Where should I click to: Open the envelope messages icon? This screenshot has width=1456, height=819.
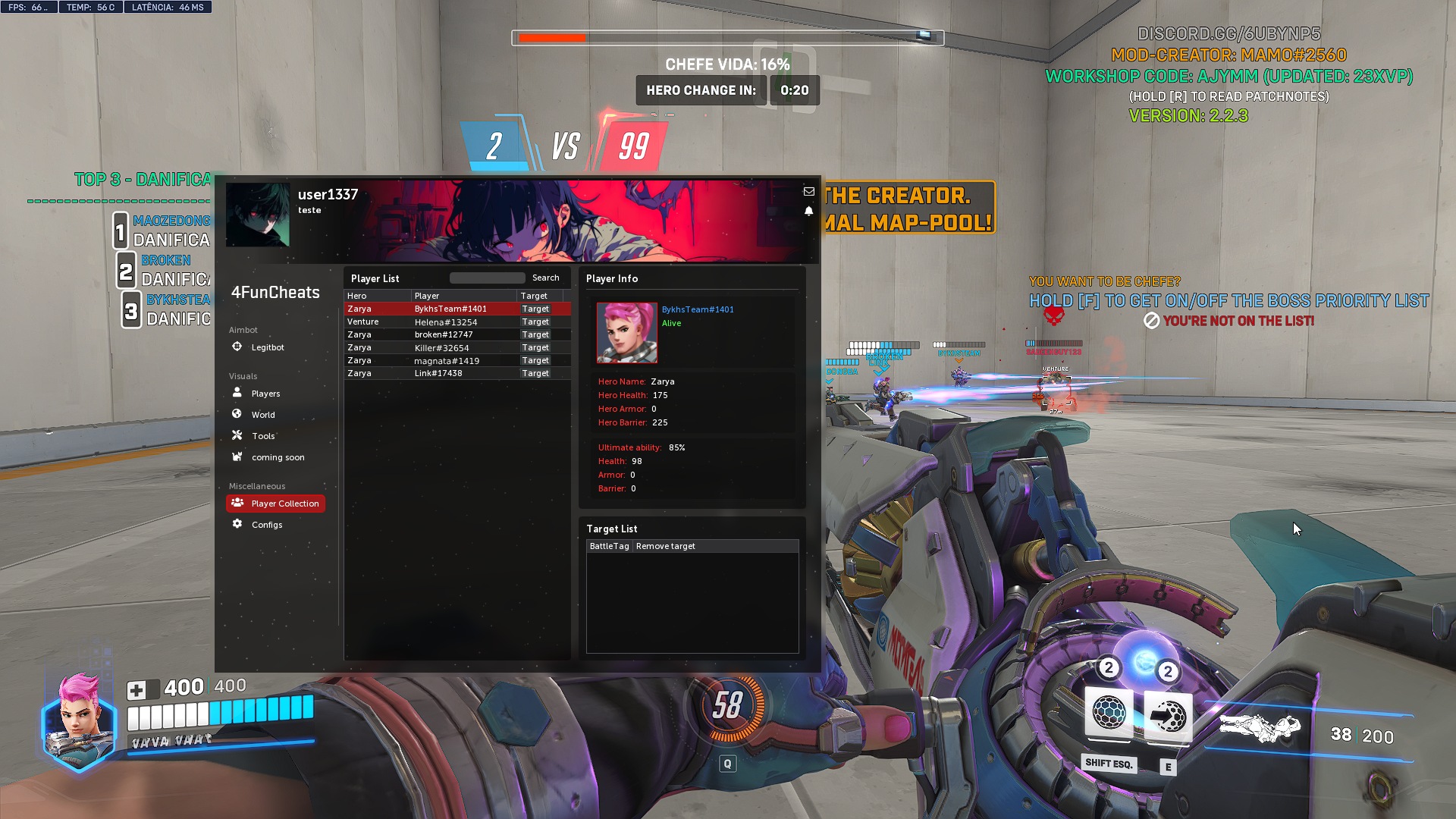click(x=809, y=192)
